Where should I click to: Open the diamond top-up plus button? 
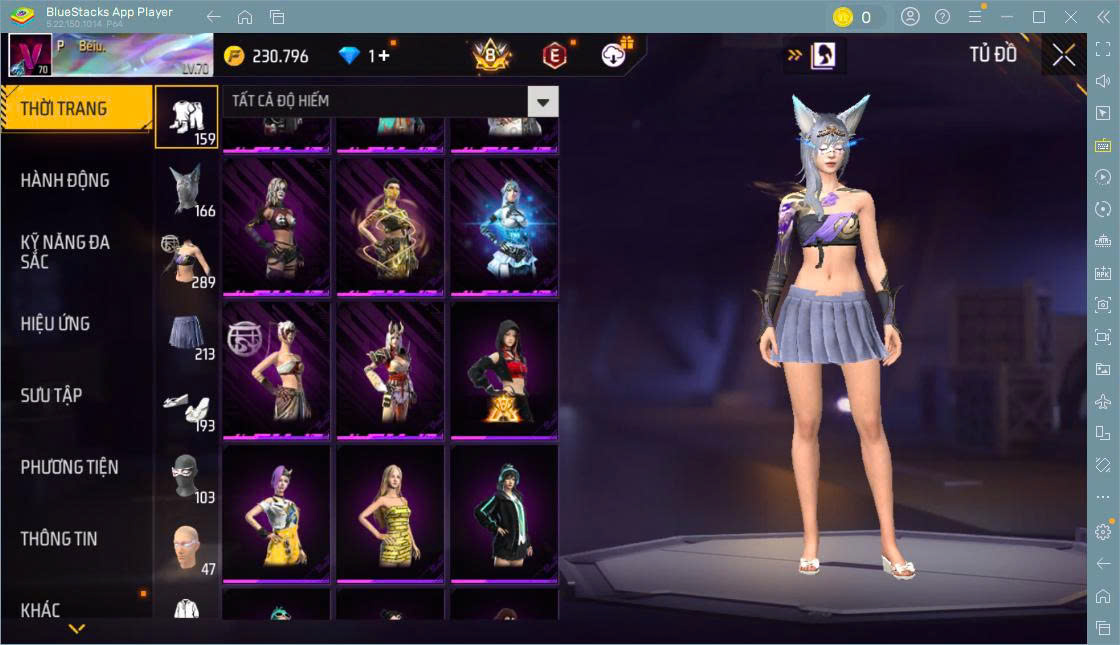pyautogui.click(x=383, y=56)
